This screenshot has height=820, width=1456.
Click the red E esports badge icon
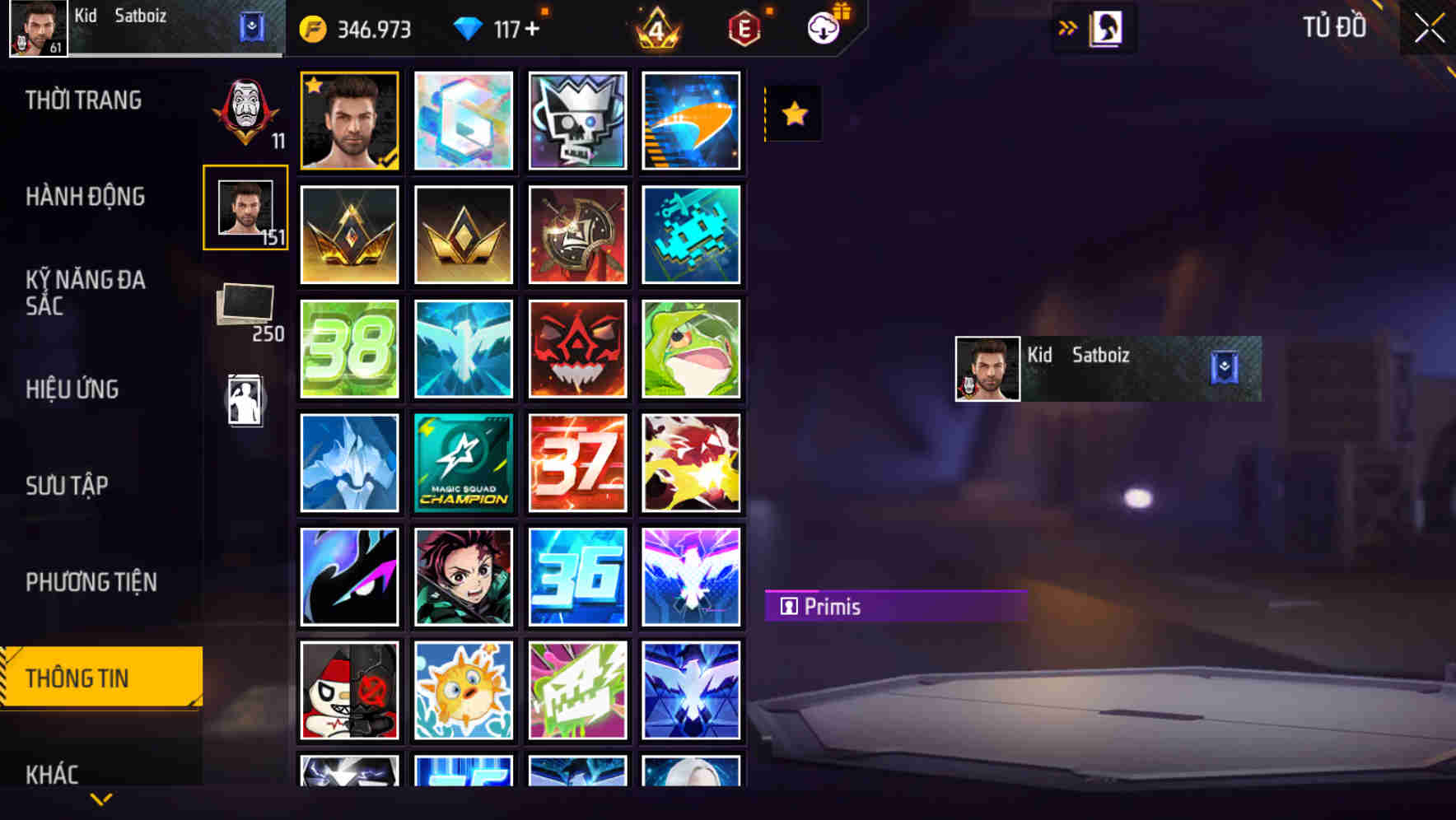(744, 27)
